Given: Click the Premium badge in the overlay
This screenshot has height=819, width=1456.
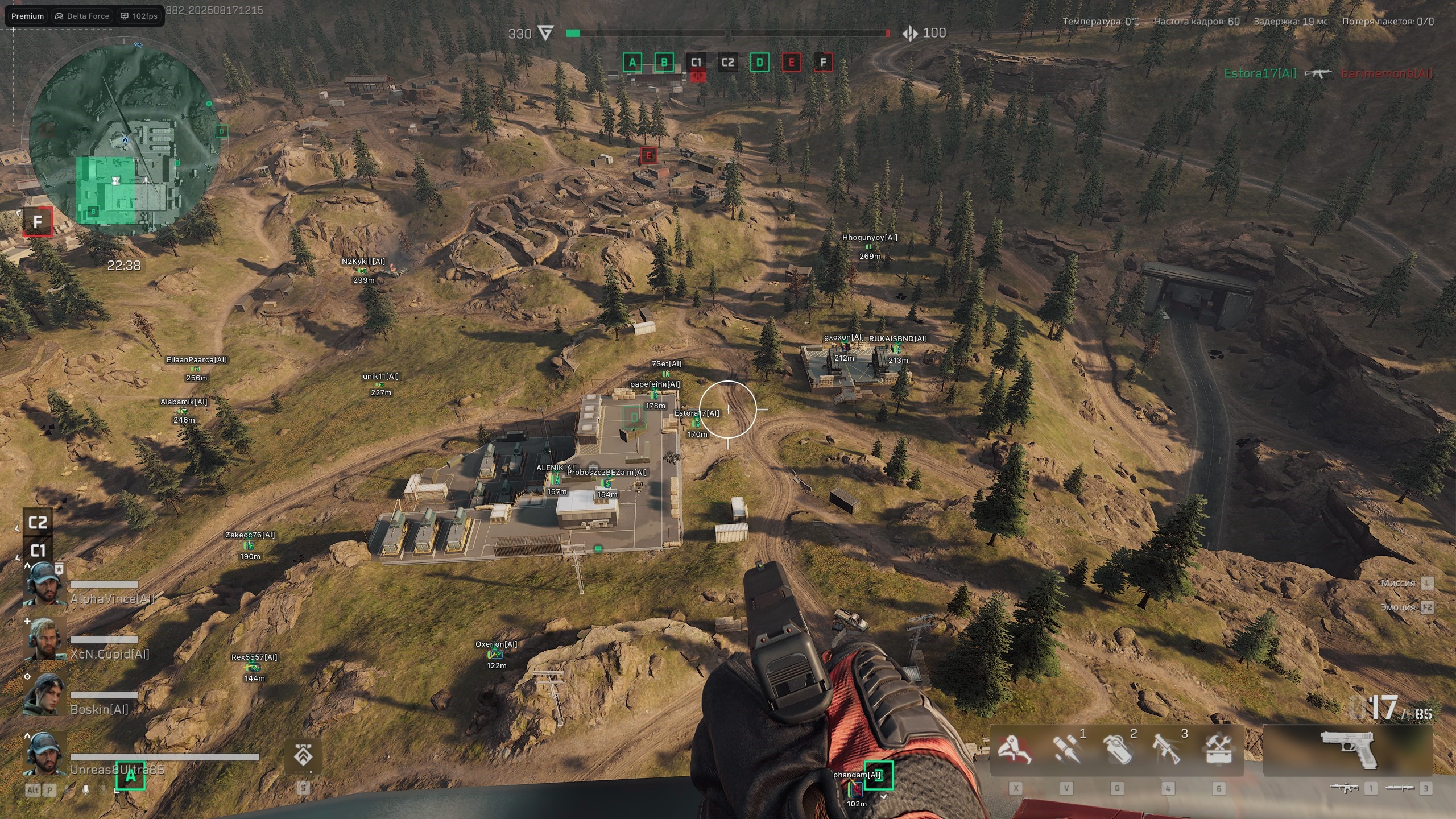Looking at the screenshot, I should 27,16.
